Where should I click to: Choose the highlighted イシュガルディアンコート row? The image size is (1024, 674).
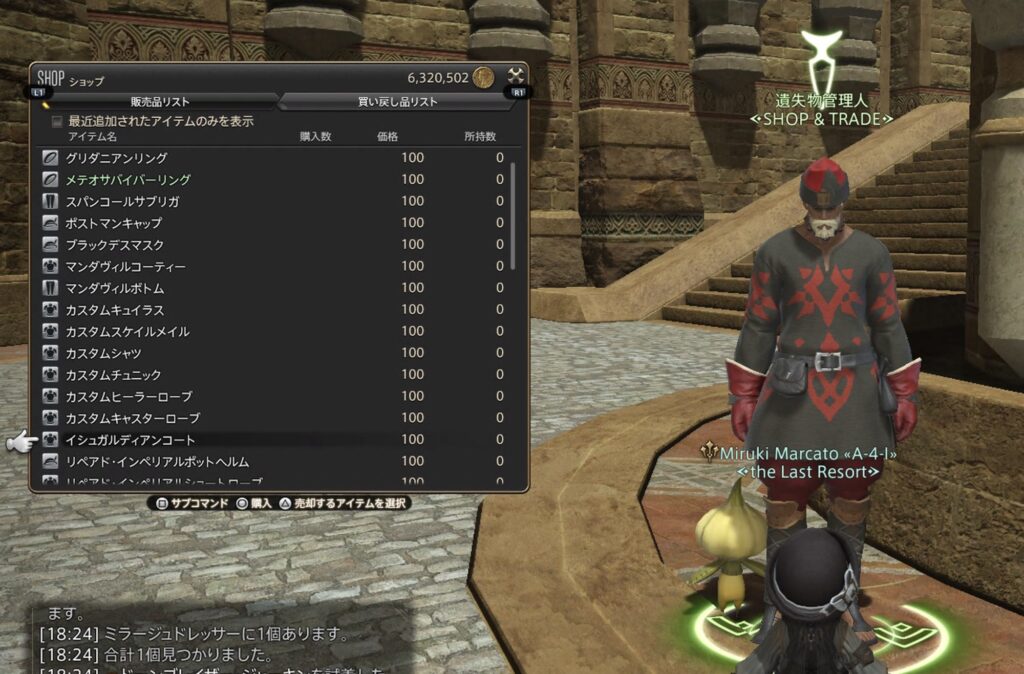(130, 440)
